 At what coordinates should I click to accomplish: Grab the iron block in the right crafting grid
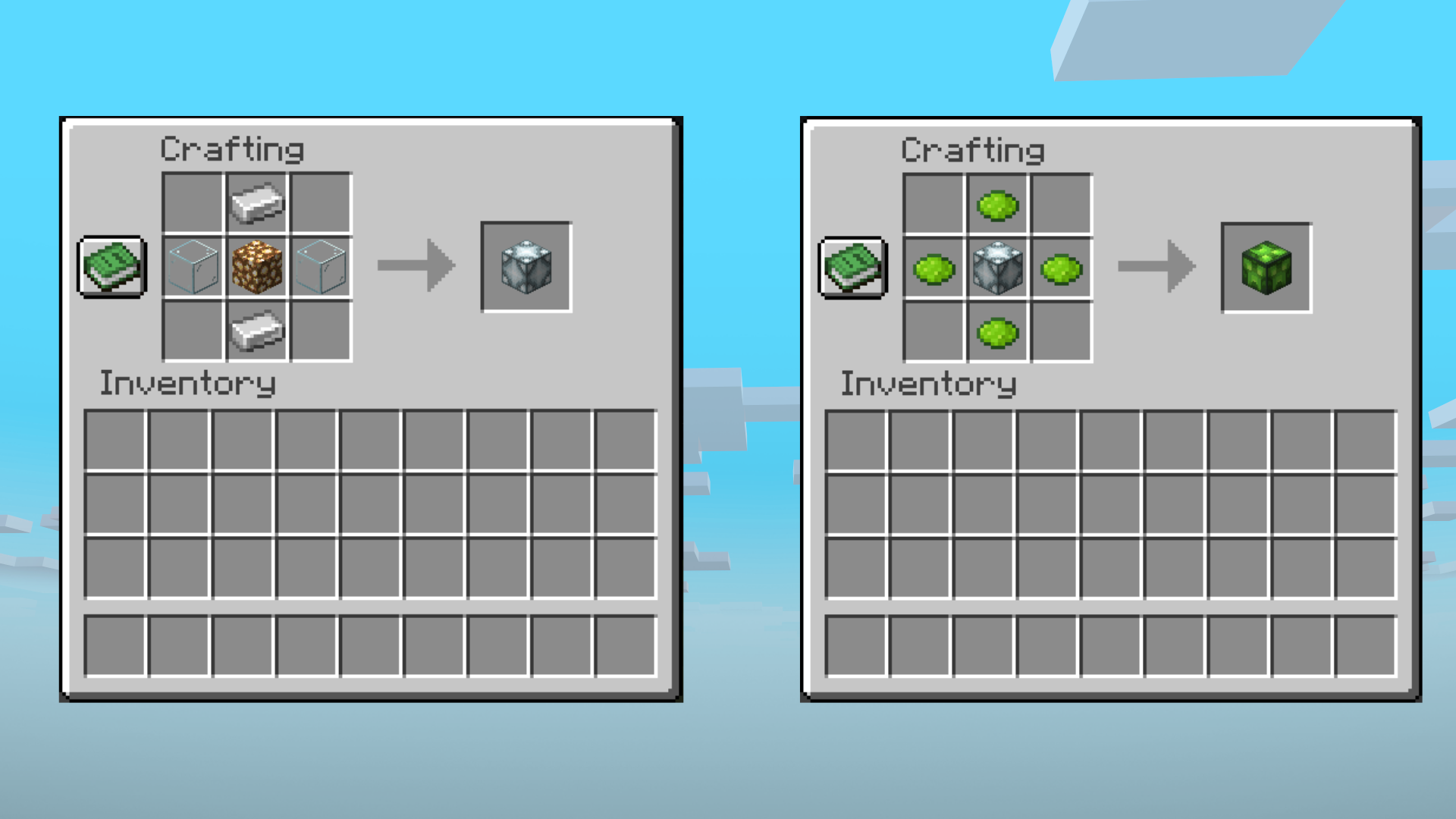[997, 267]
